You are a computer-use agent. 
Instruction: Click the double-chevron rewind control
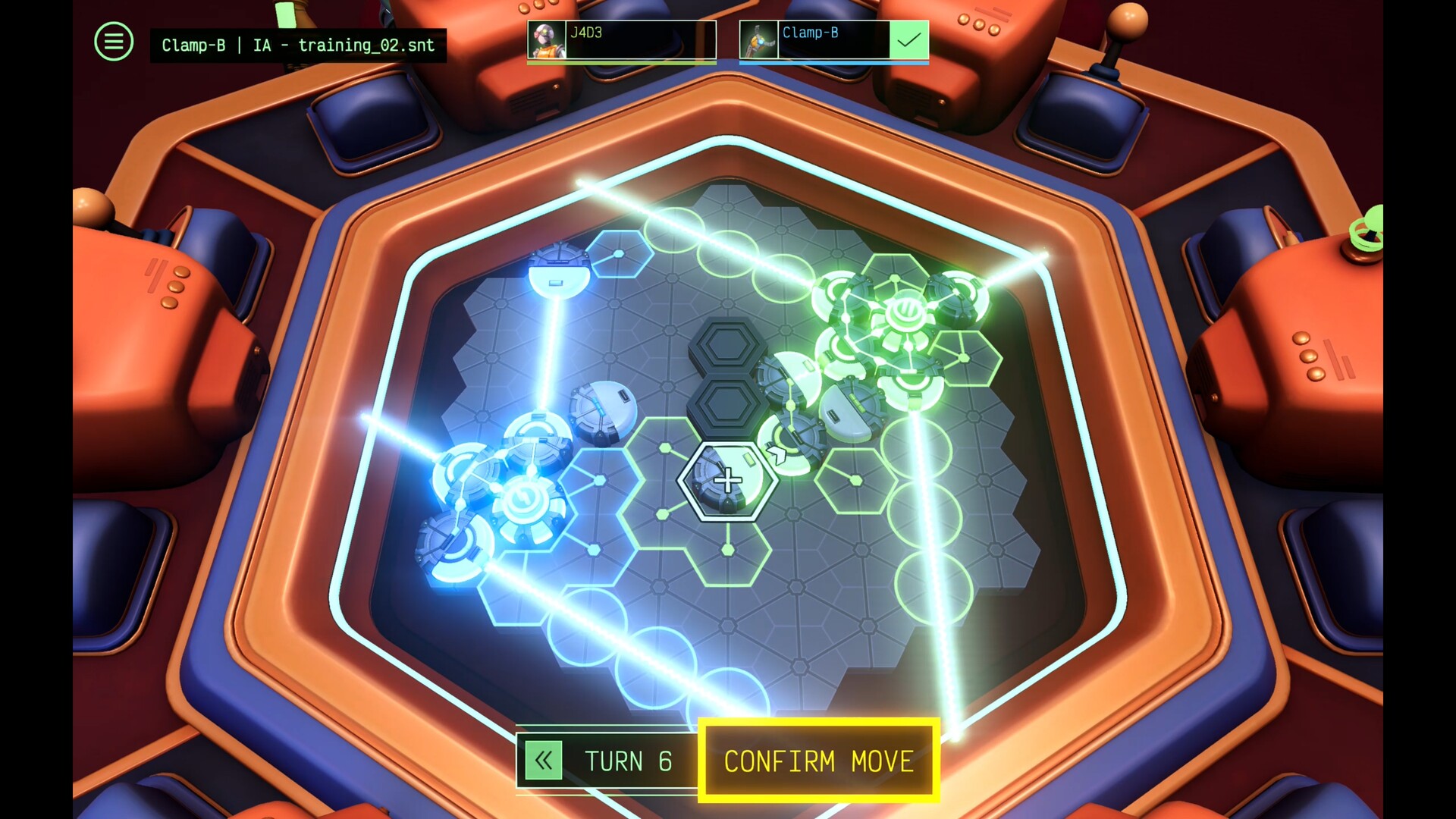[x=543, y=761]
